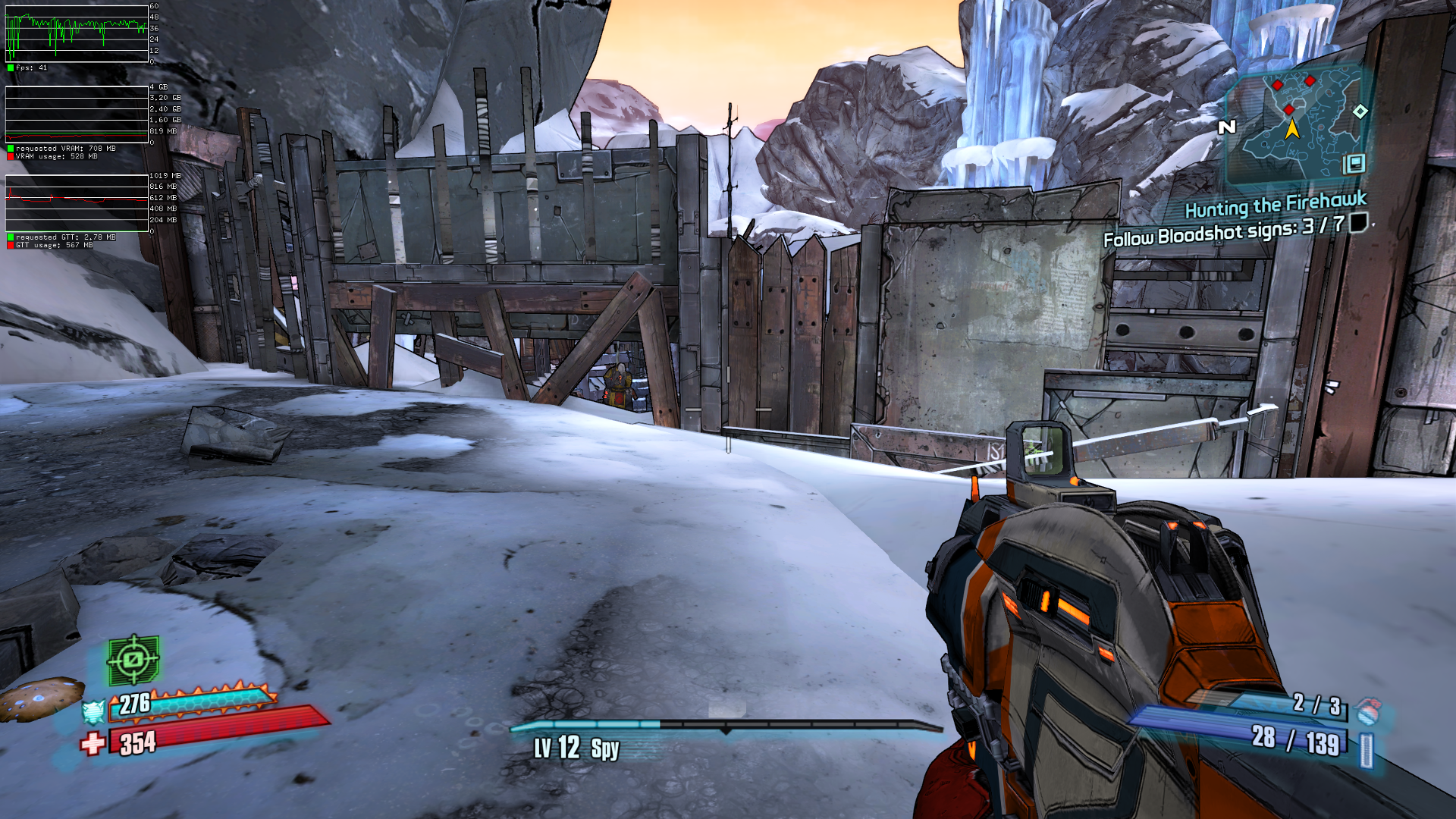
Task: Click the shield icon beside 276
Action: point(94,712)
